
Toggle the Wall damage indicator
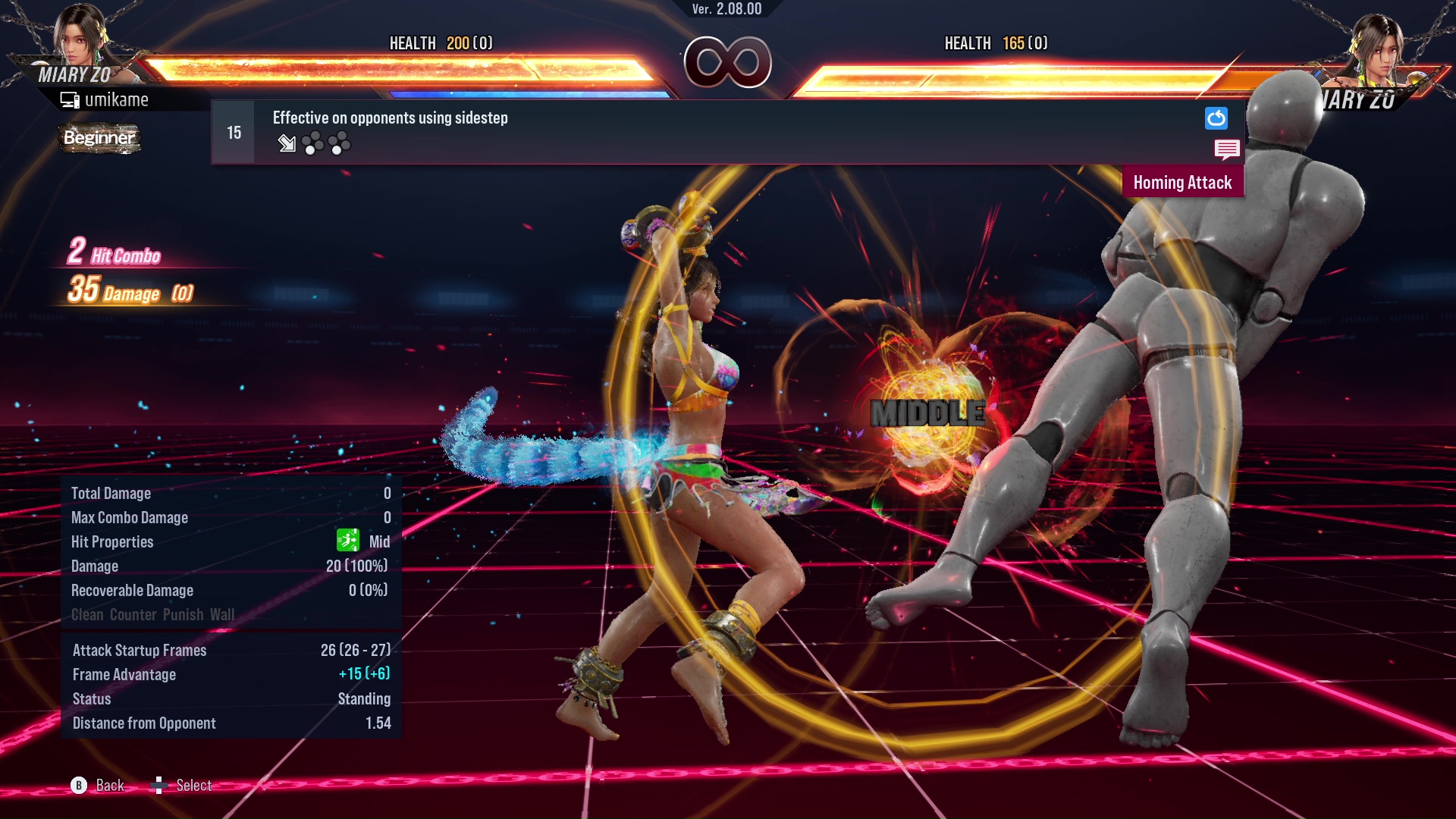(x=224, y=614)
